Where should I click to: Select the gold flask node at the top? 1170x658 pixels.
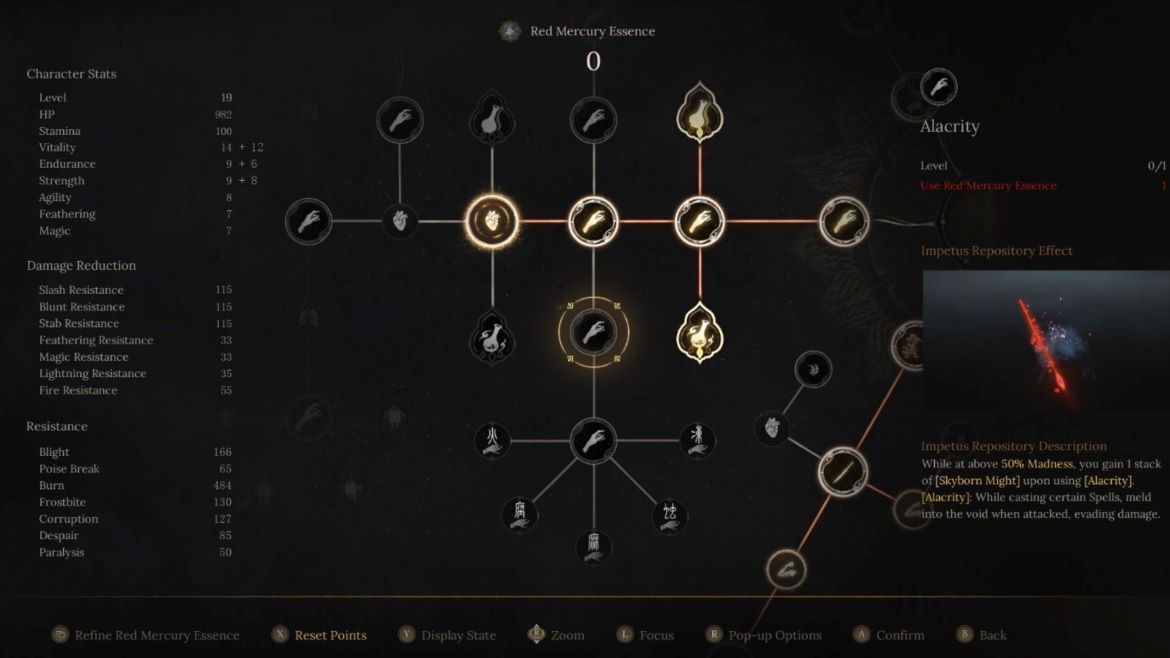click(x=699, y=114)
